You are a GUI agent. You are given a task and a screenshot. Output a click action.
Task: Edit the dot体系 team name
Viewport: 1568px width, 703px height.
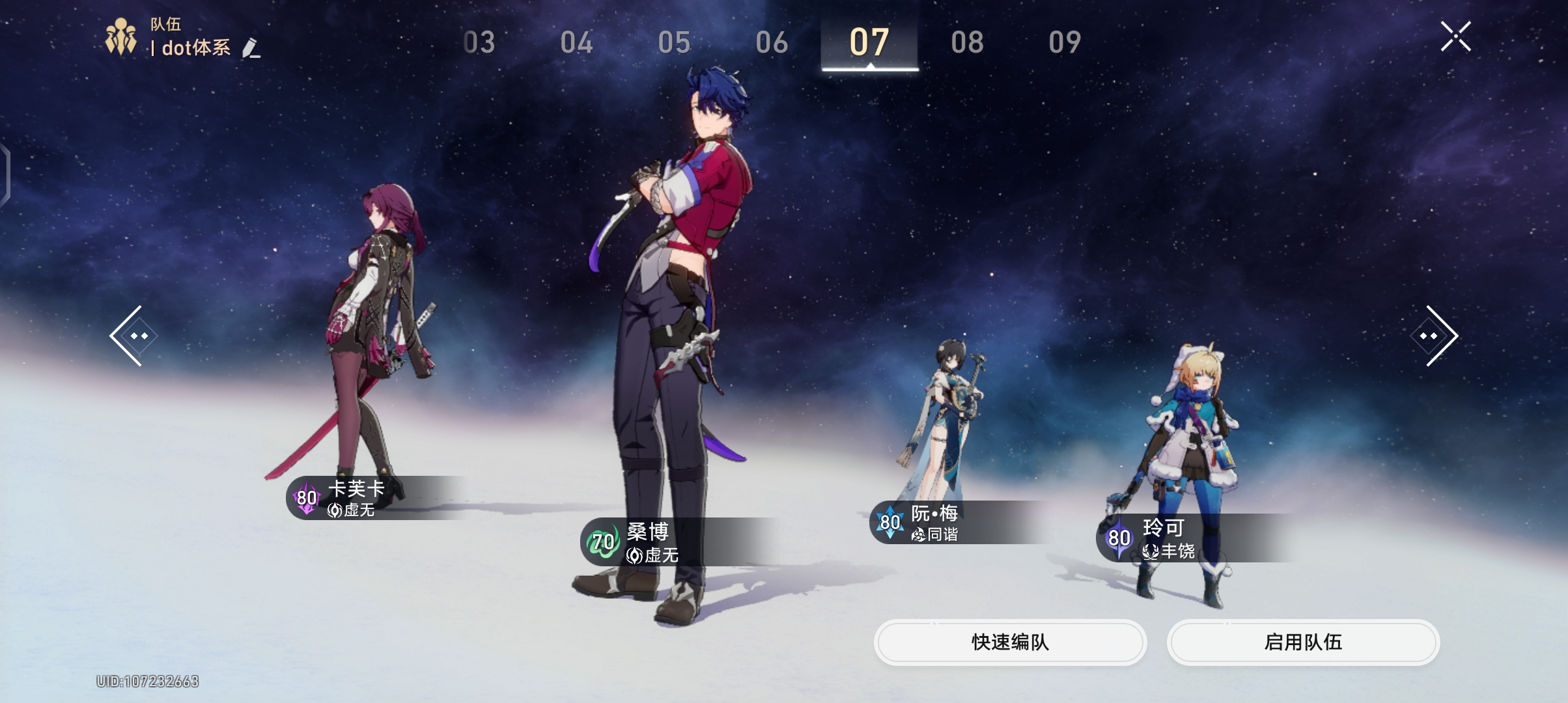pos(251,48)
